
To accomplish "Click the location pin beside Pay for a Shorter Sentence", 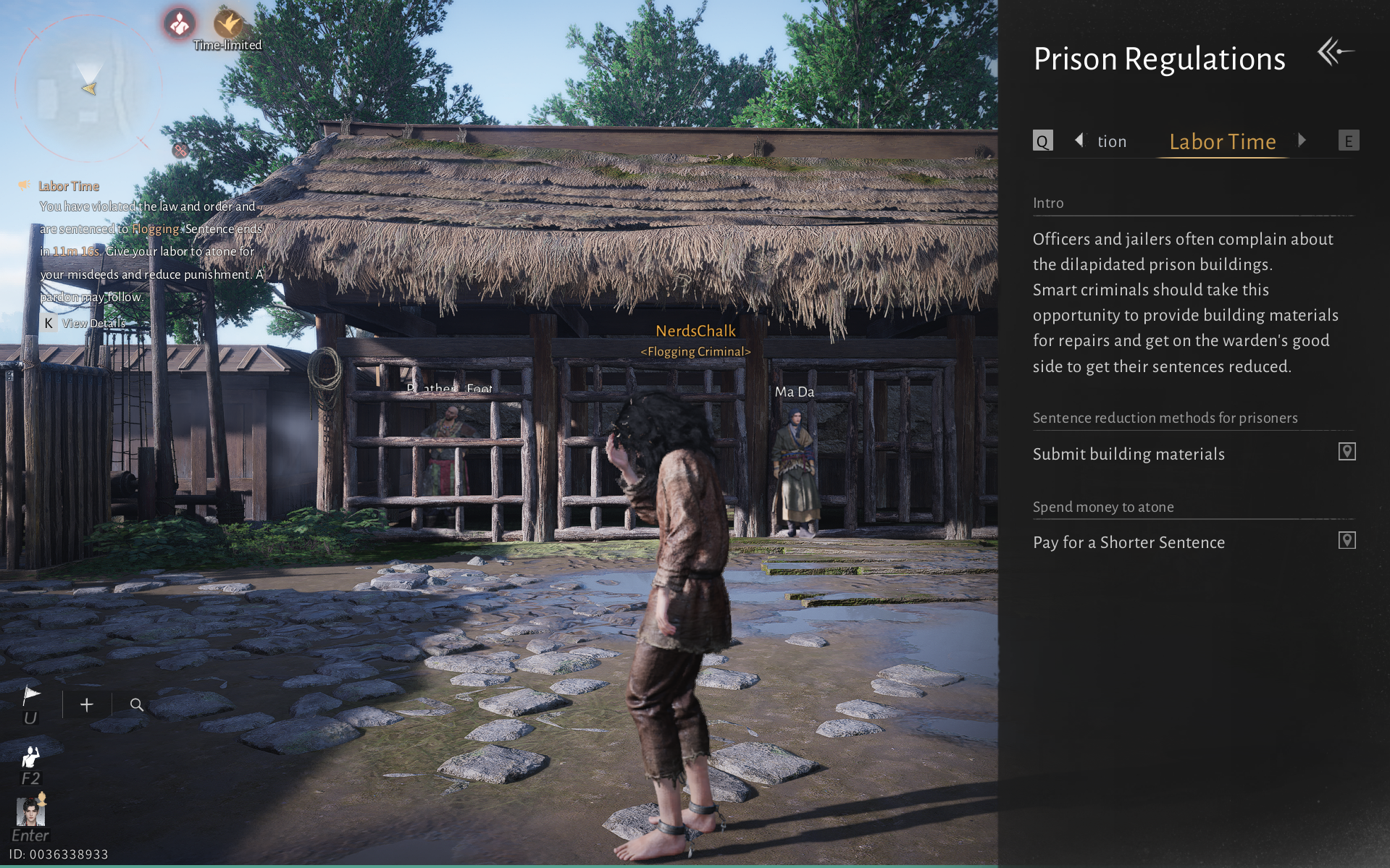I will pyautogui.click(x=1347, y=540).
